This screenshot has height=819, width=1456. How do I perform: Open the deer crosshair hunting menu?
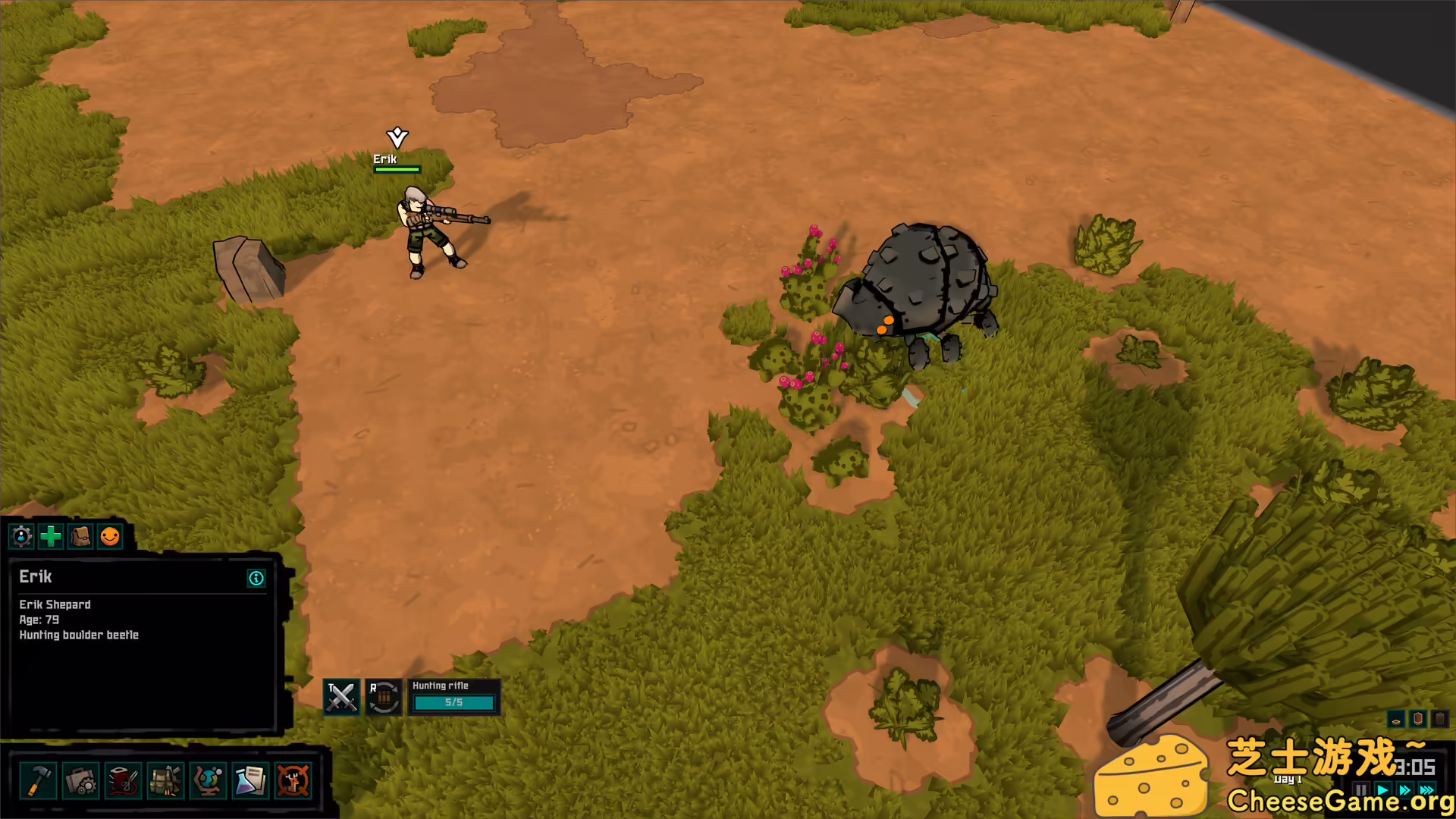click(293, 780)
